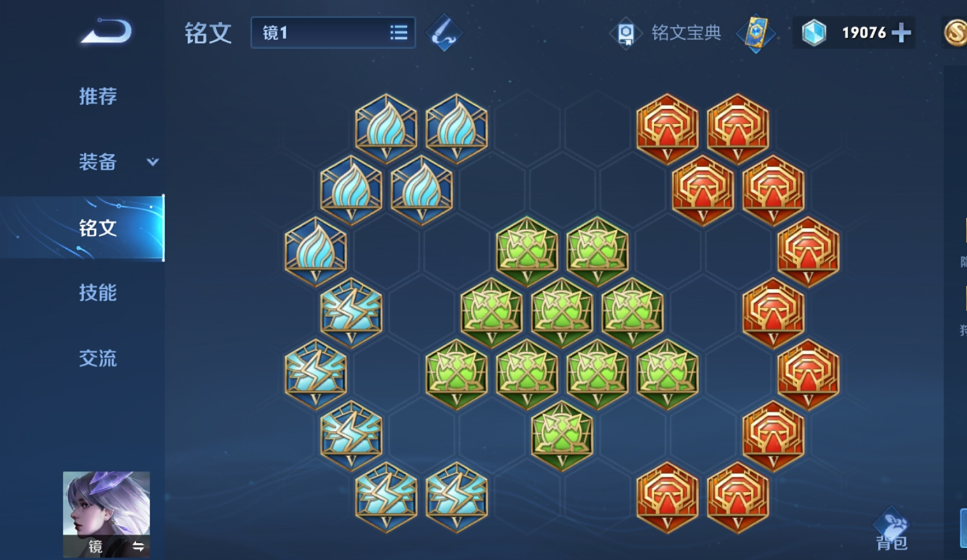Click the rune page edit pen icon

[x=444, y=33]
